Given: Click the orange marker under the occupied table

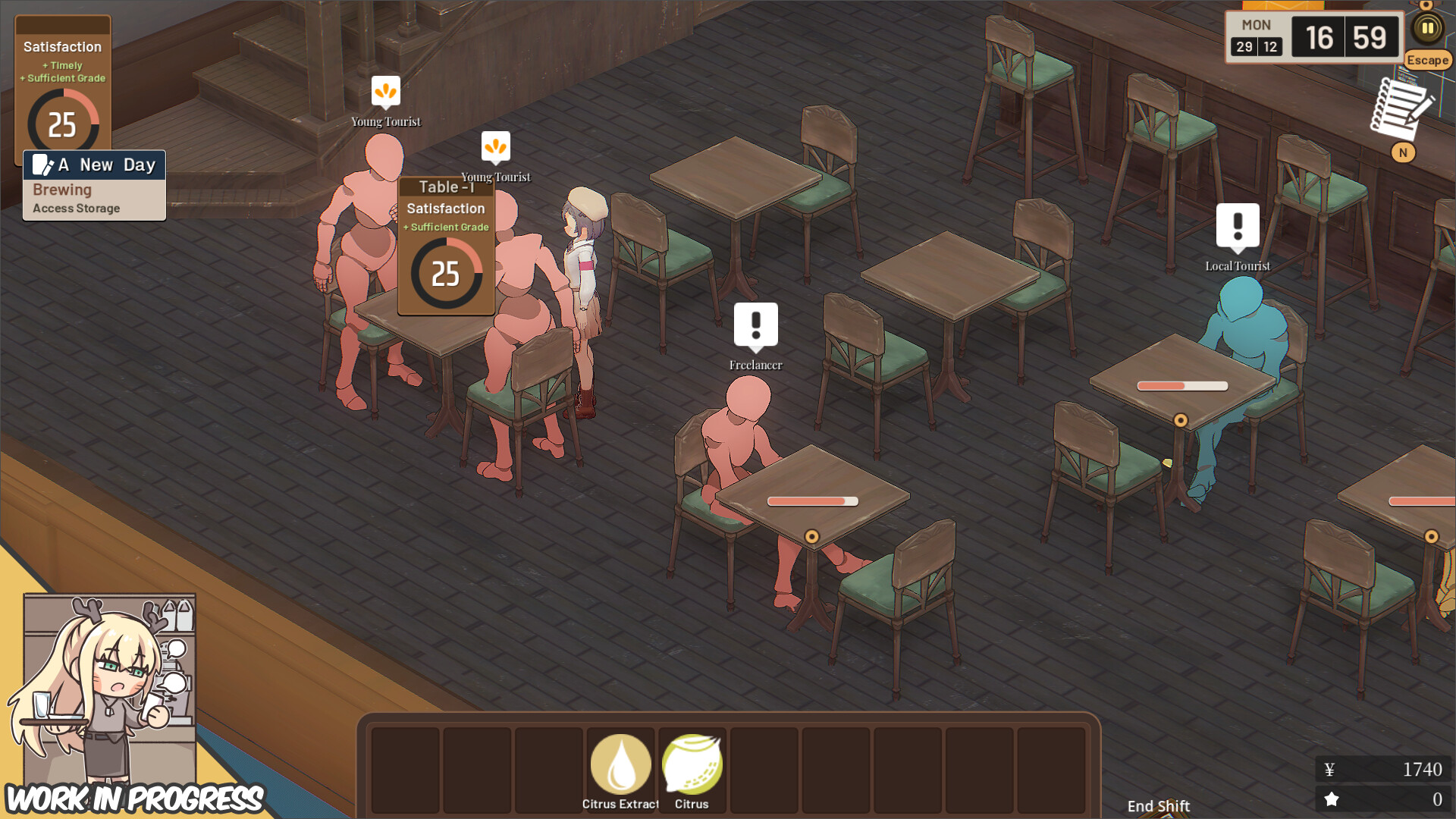Looking at the screenshot, I should [x=814, y=535].
